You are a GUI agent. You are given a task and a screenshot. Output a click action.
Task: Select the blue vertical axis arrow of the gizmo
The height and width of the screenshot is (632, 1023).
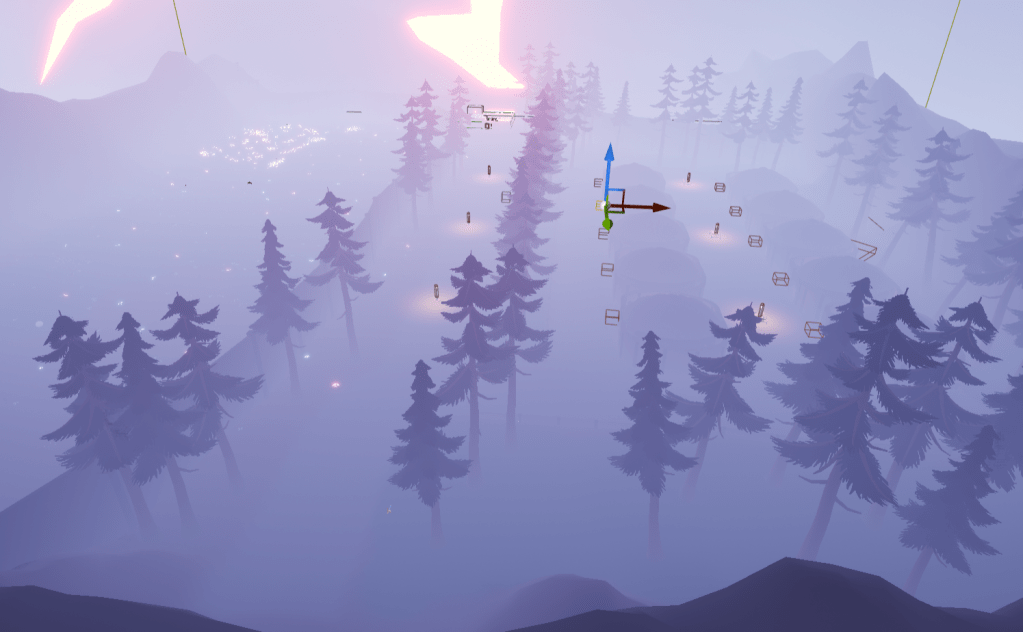[607, 156]
